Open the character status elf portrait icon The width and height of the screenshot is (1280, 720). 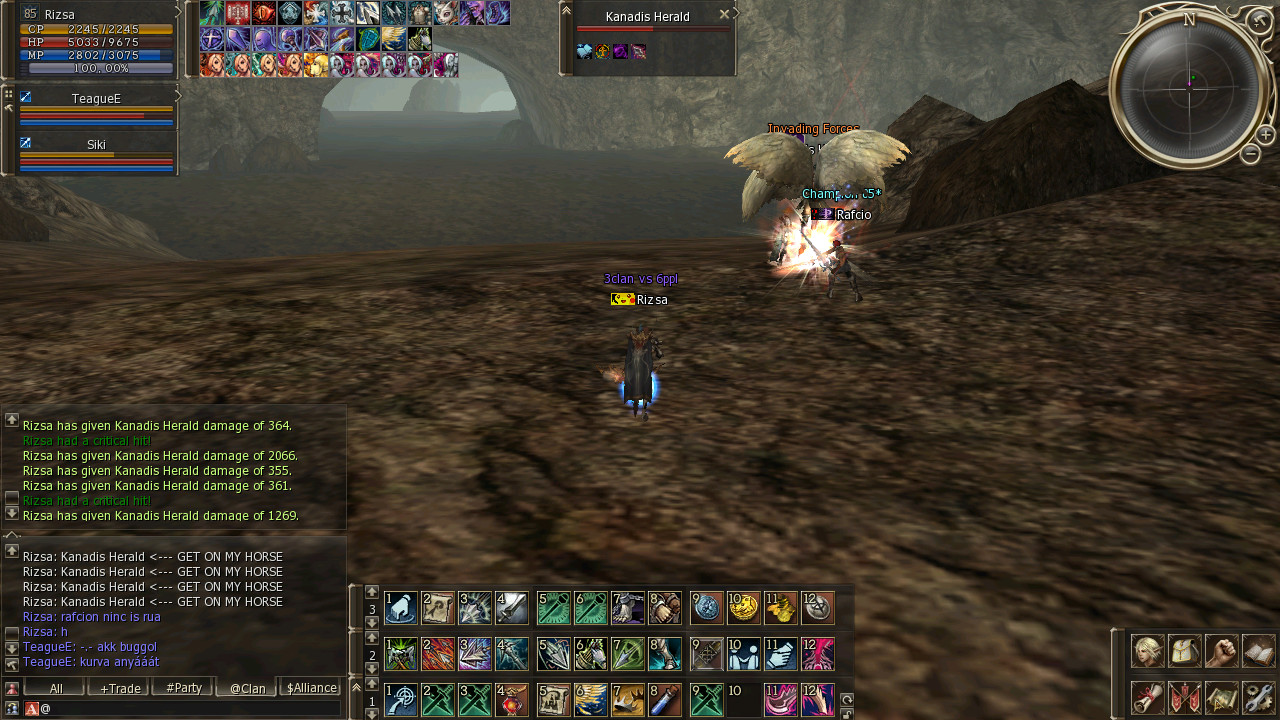pos(1147,651)
